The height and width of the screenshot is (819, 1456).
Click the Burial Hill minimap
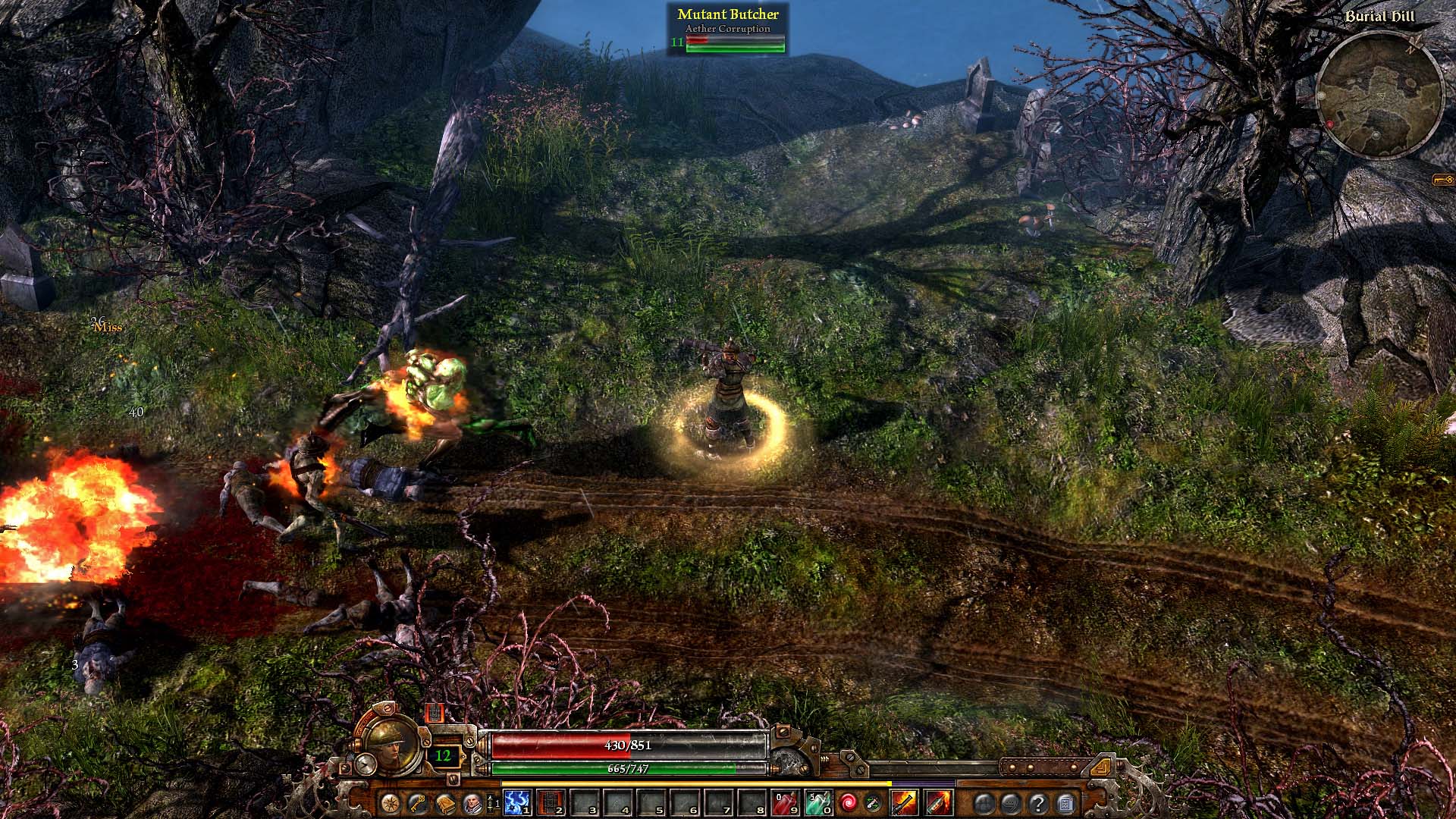coord(1379,96)
